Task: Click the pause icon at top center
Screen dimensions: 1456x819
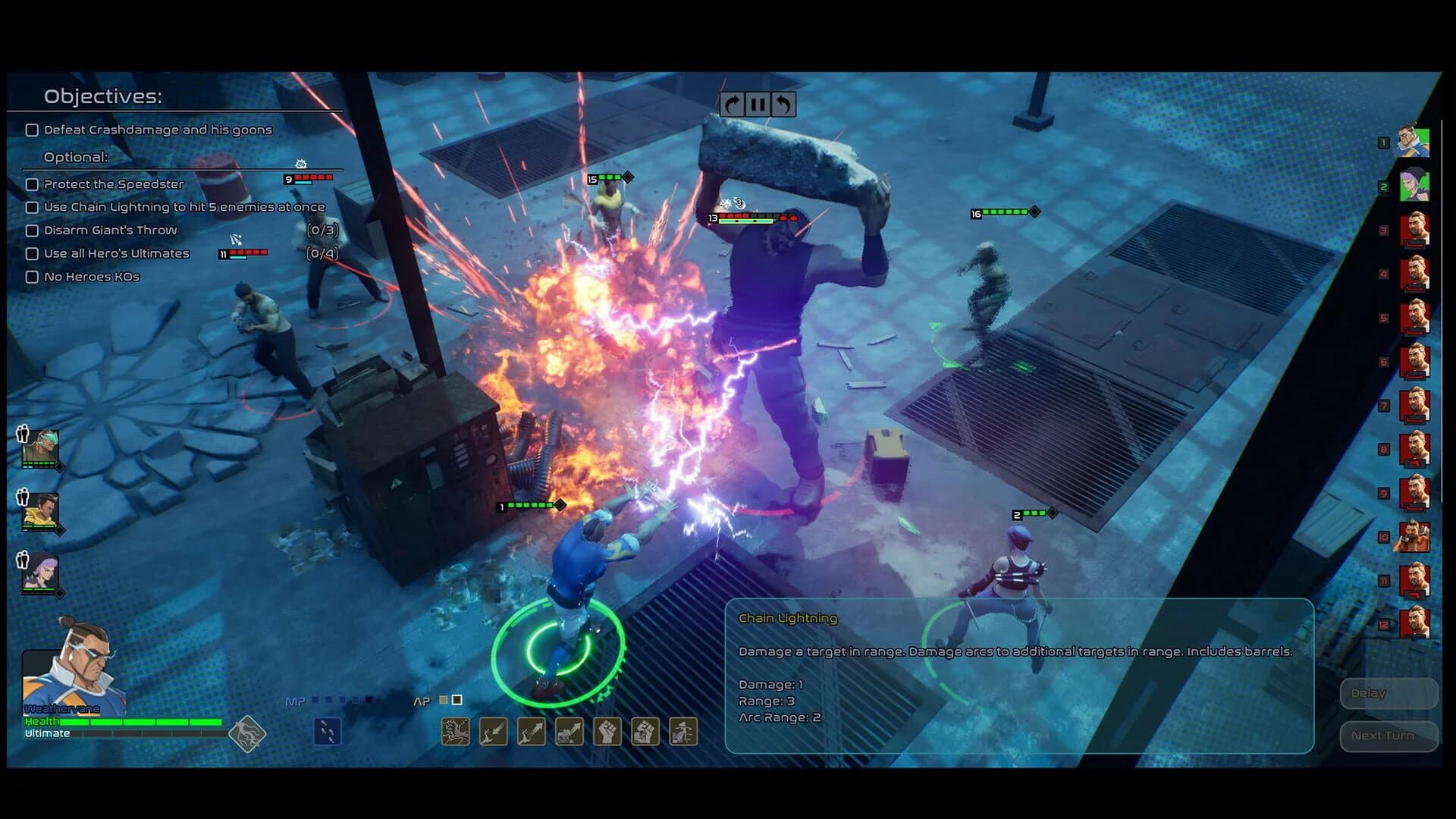Action: (758, 104)
